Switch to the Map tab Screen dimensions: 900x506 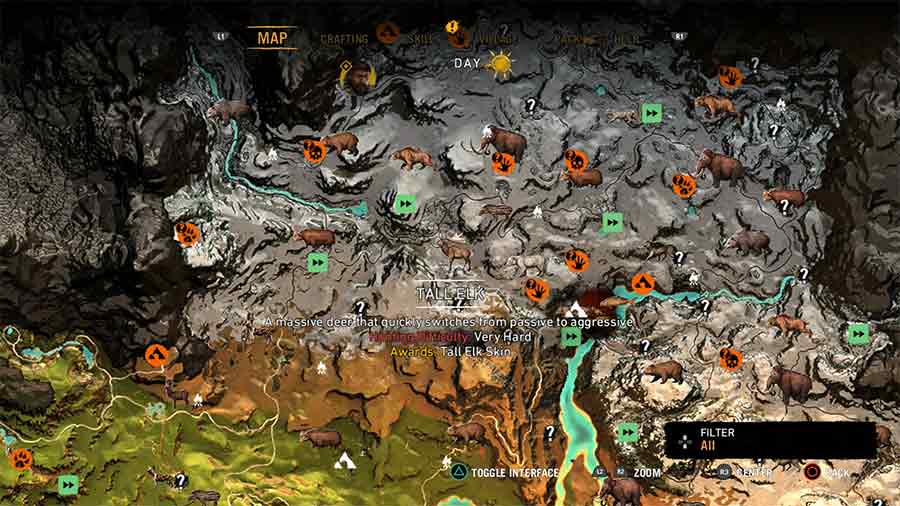point(272,38)
